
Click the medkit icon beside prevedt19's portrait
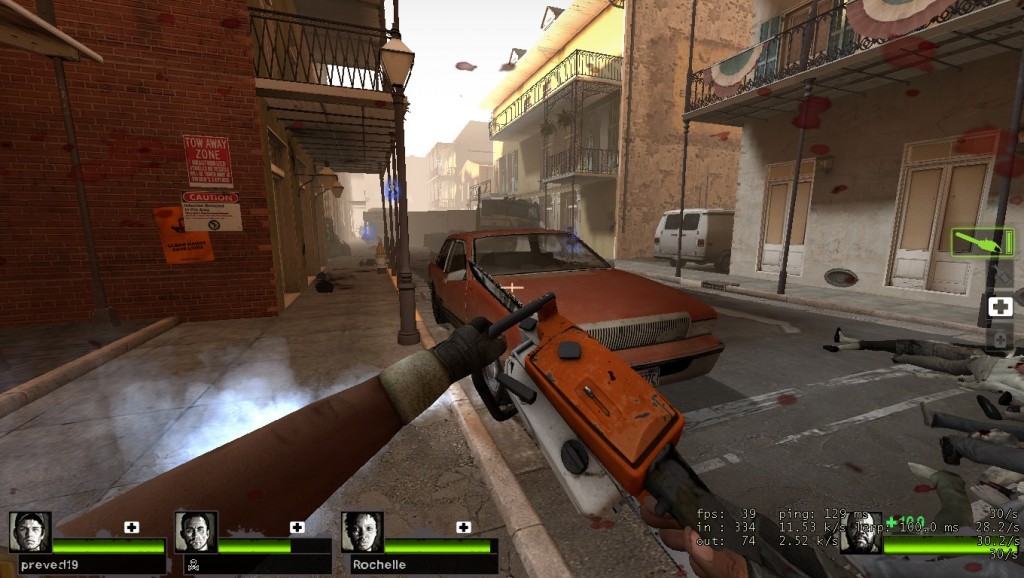pos(132,526)
